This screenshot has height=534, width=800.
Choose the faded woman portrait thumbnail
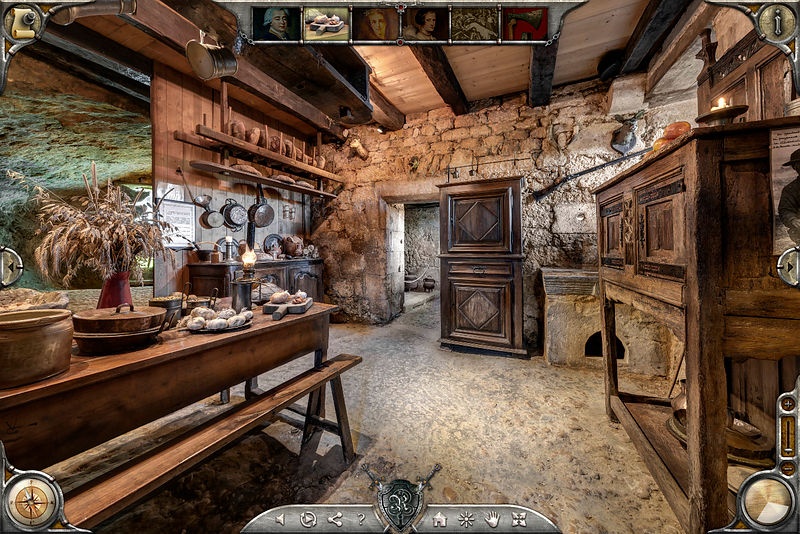click(x=376, y=24)
